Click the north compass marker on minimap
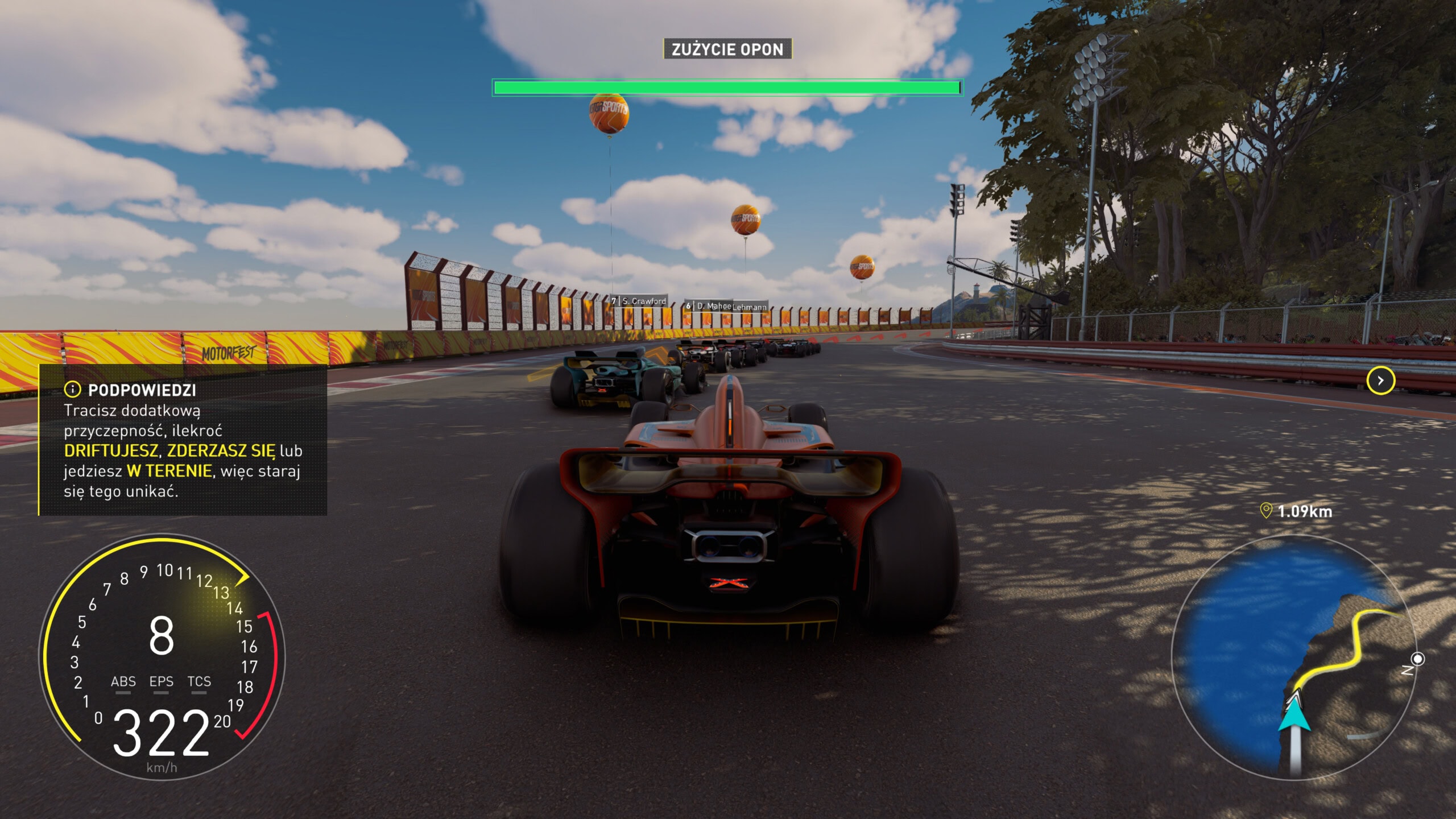1456x819 pixels. pos(1418,659)
